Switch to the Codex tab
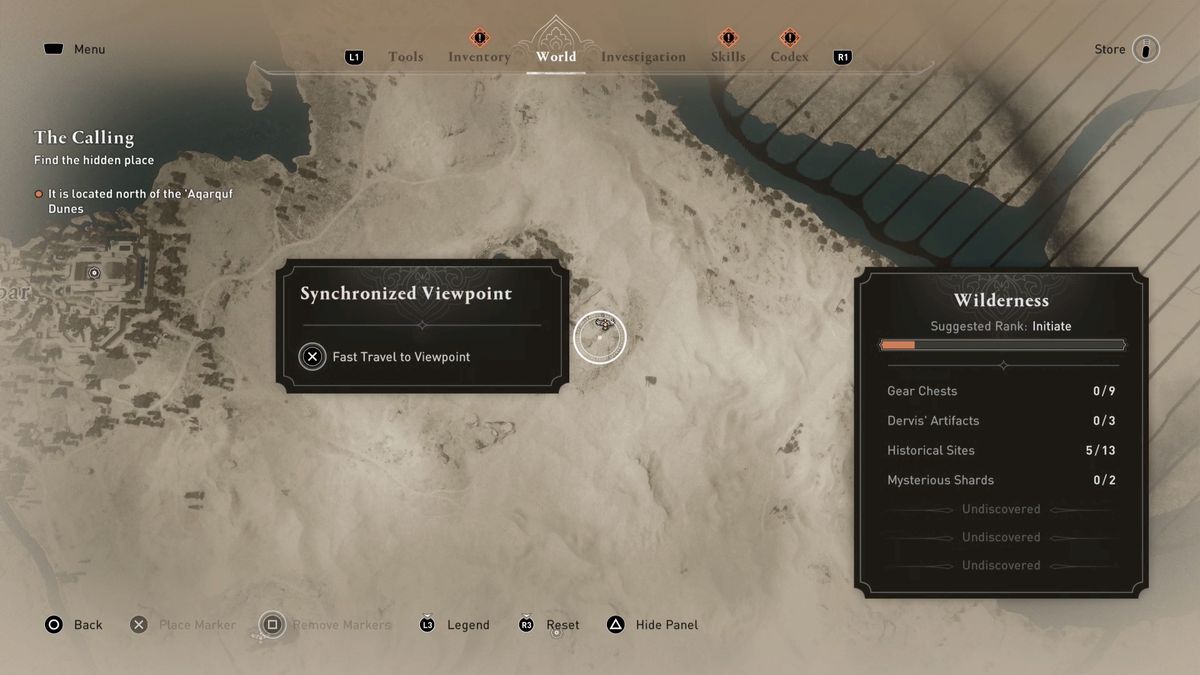The height and width of the screenshot is (675, 1200). (789, 57)
